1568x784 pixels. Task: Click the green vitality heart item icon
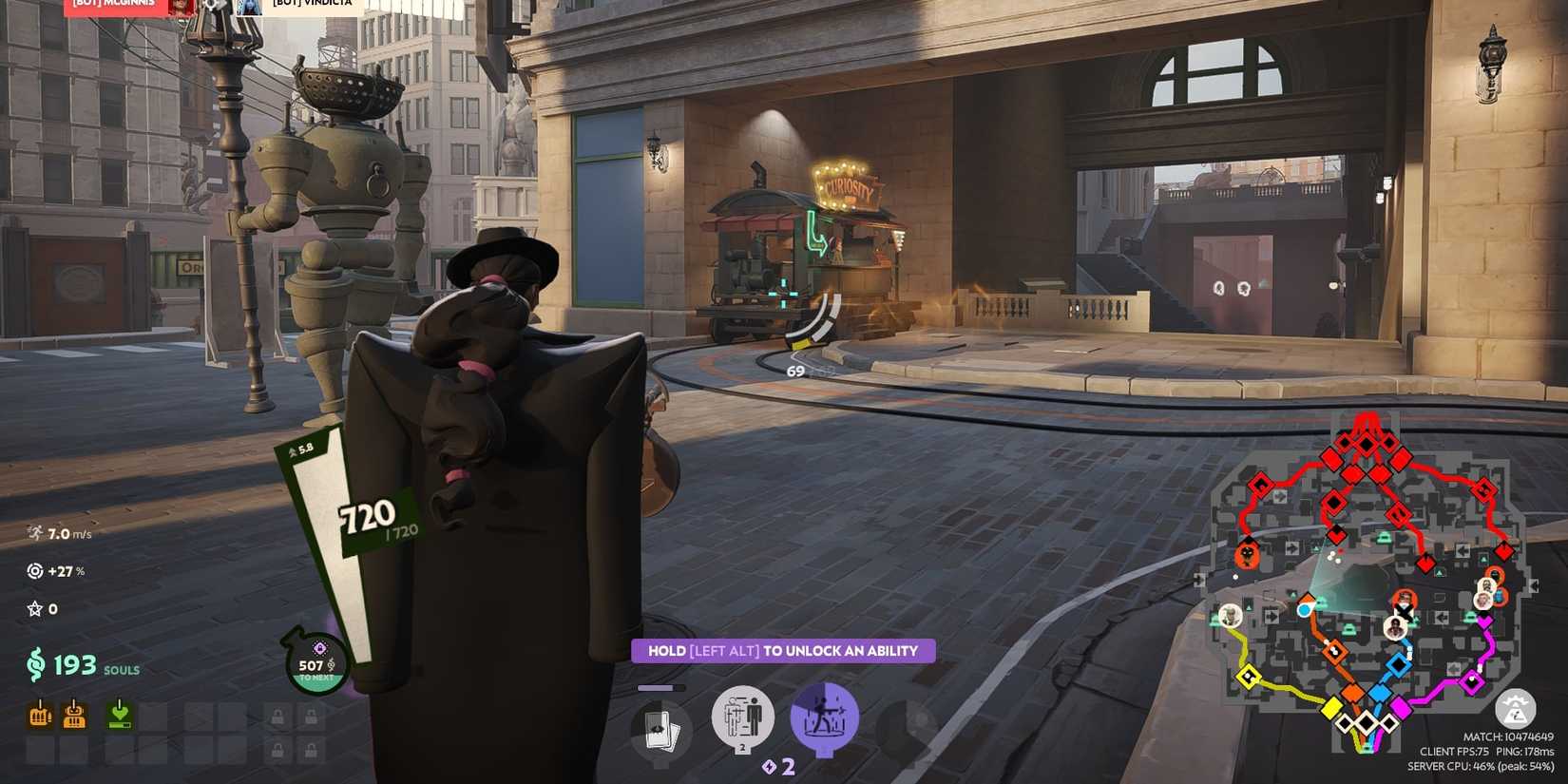pyautogui.click(x=119, y=717)
